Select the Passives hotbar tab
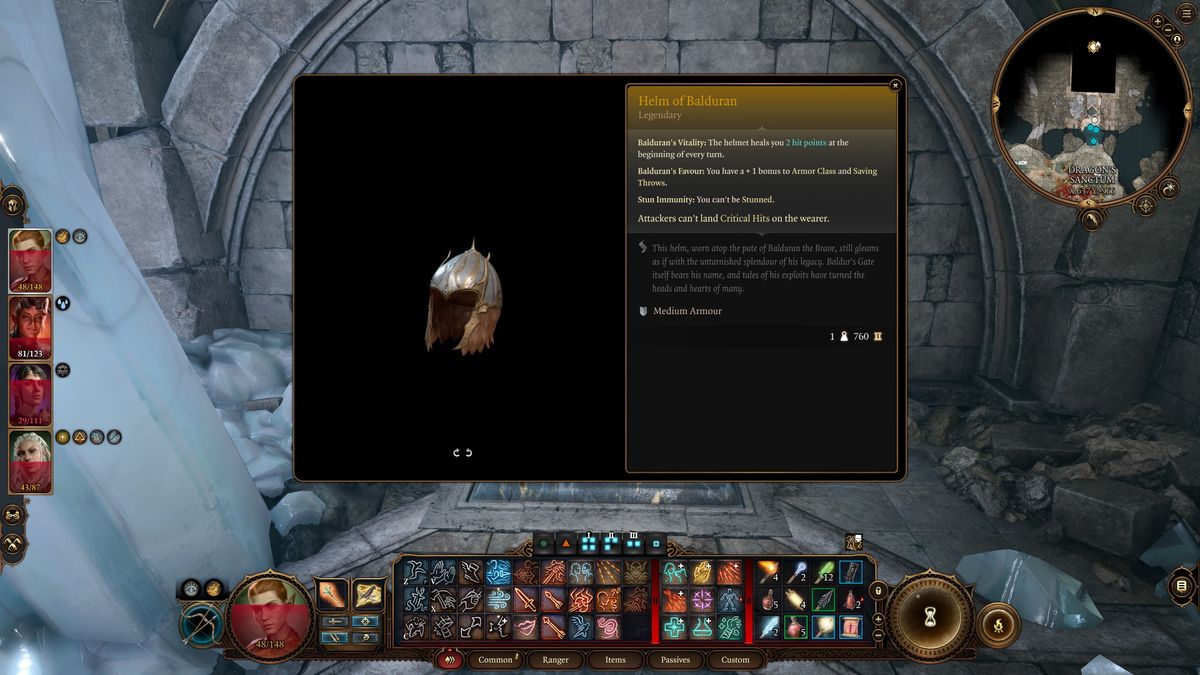 tap(675, 660)
